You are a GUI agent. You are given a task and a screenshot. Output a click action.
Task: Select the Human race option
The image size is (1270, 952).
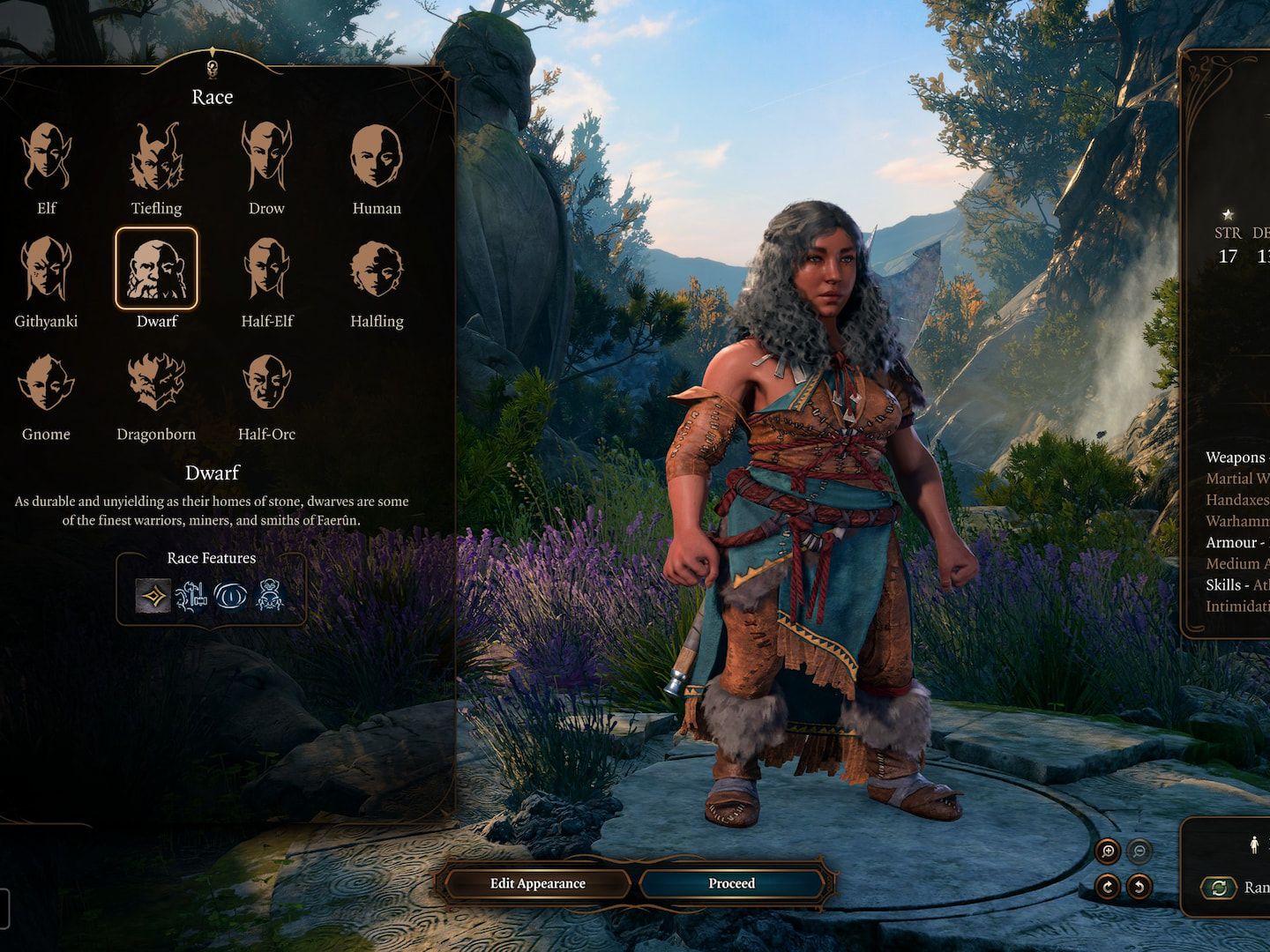pyautogui.click(x=377, y=158)
